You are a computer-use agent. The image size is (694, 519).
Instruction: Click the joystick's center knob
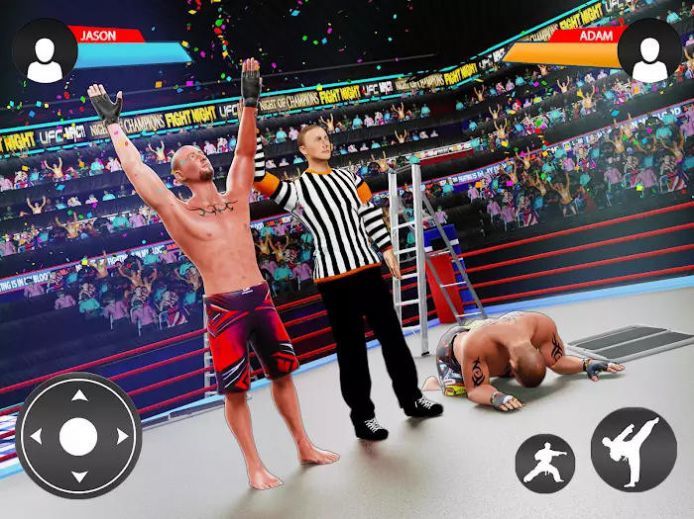pos(78,437)
